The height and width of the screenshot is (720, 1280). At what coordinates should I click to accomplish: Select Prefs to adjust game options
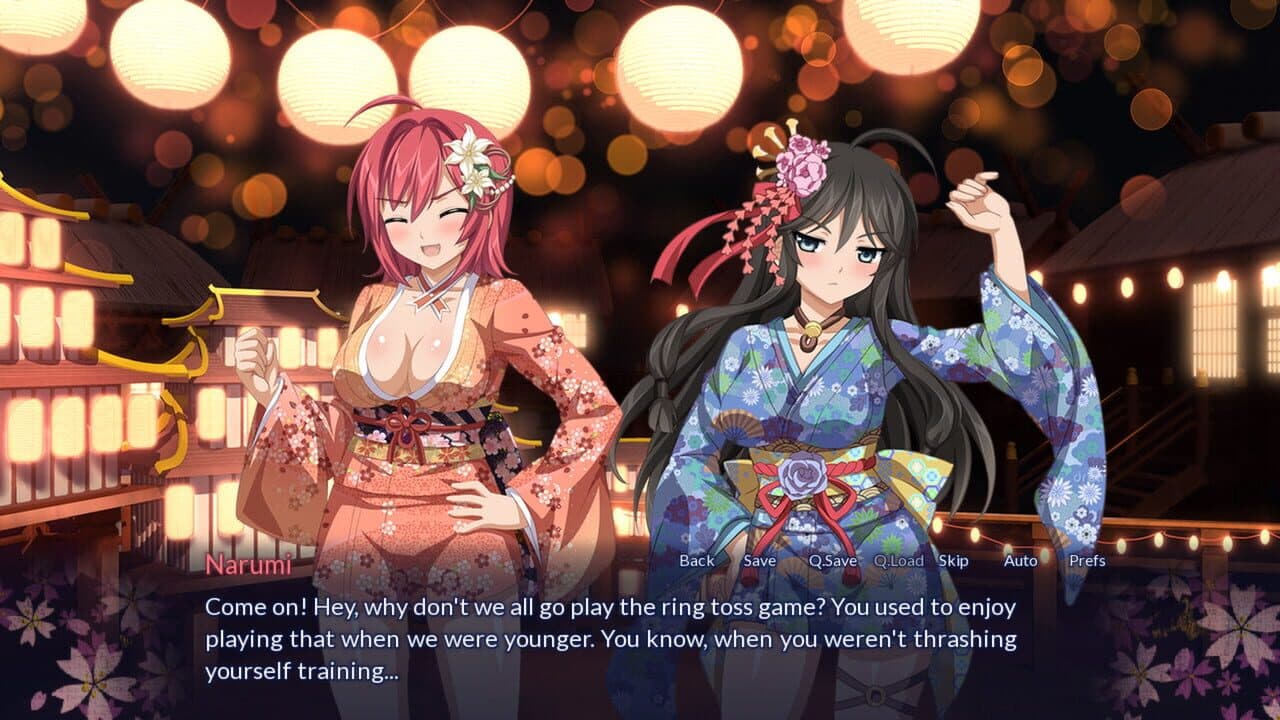(1090, 561)
